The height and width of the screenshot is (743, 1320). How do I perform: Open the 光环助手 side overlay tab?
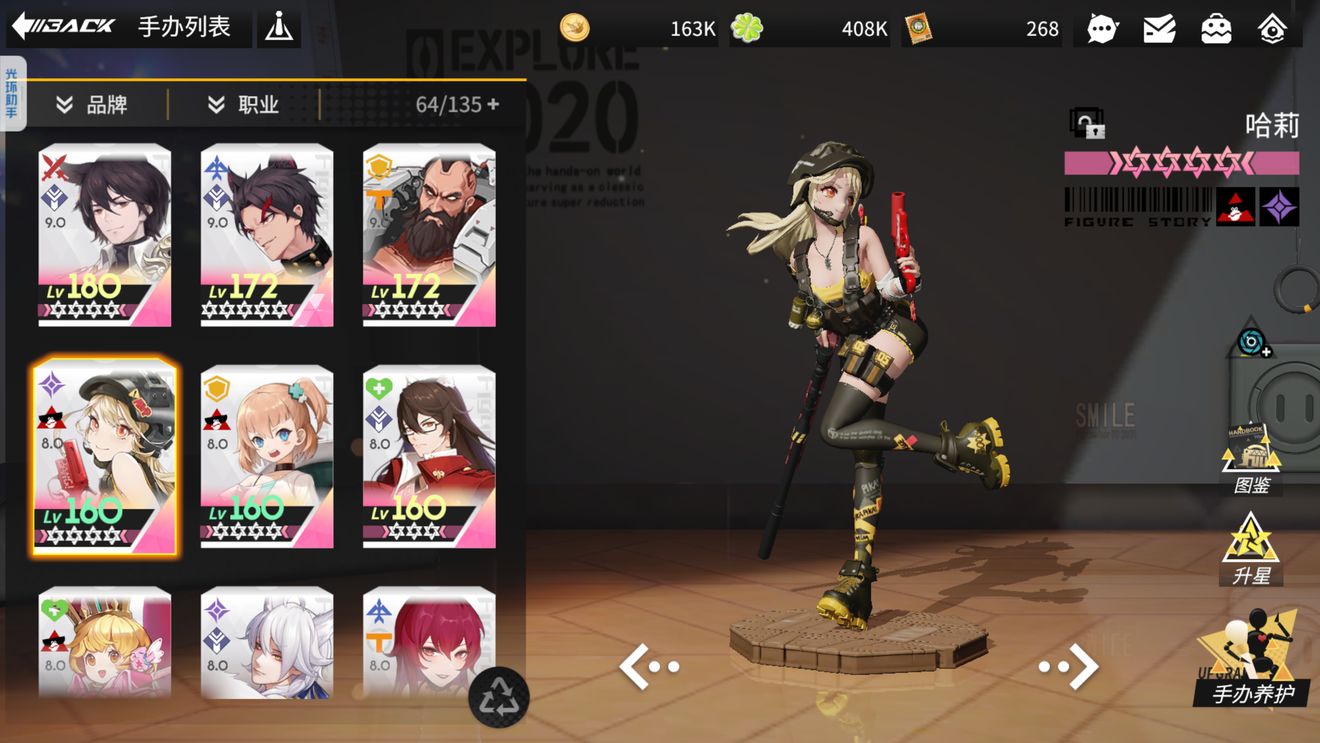coord(12,93)
